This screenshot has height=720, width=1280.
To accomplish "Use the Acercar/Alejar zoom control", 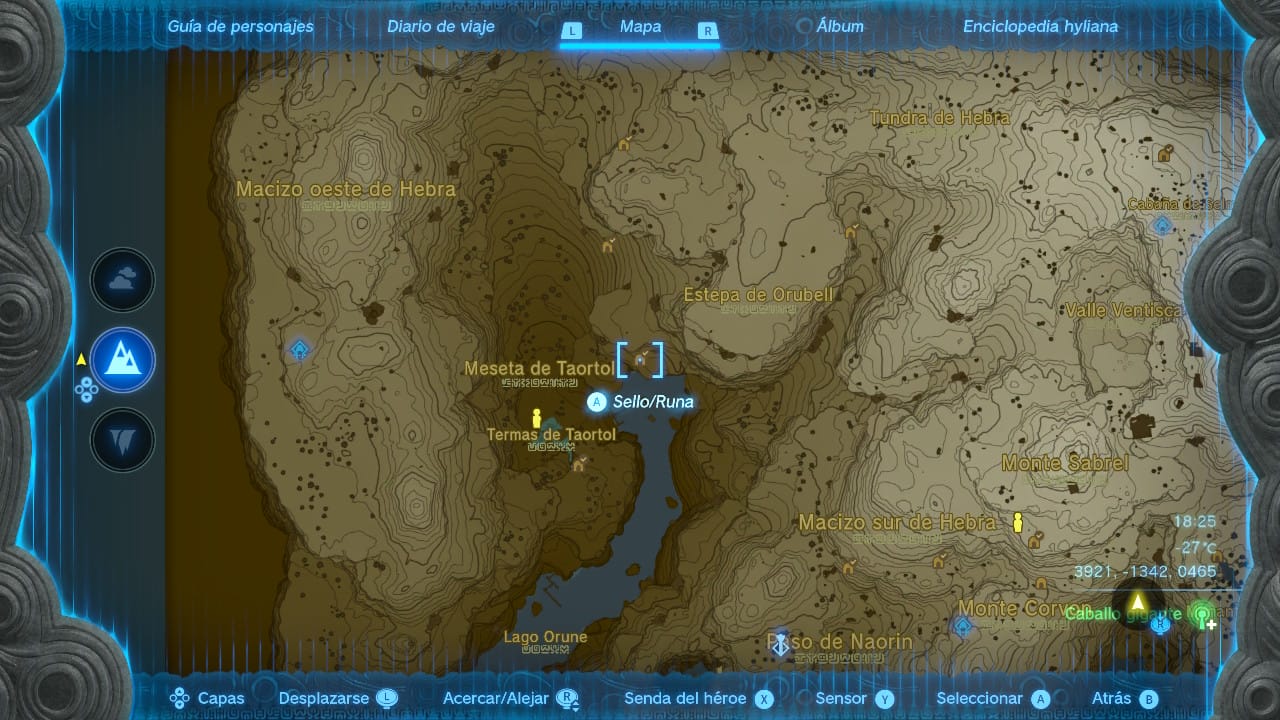I will click(497, 698).
